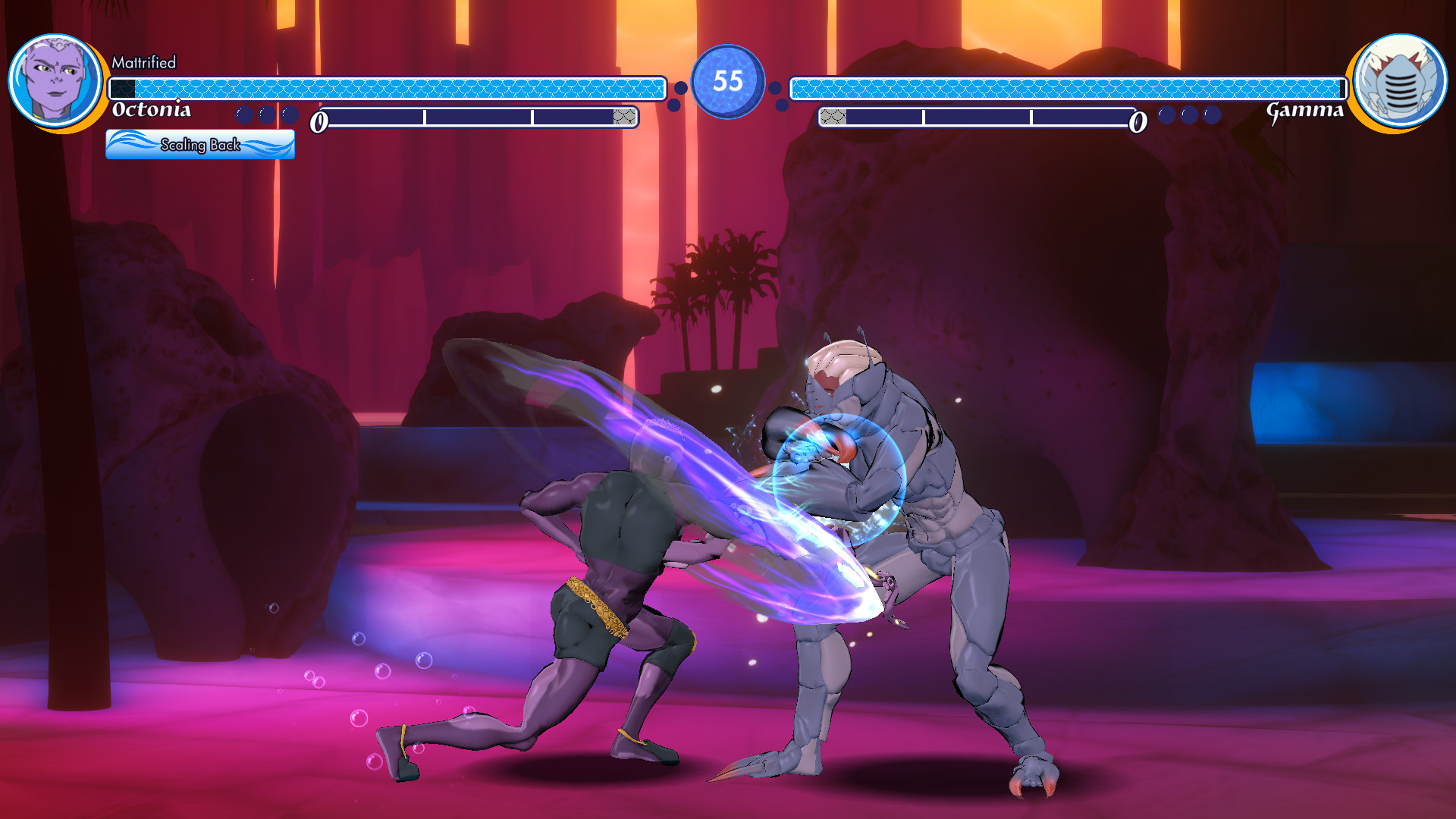
Task: Toggle the rightmost round pip beside Gamma's meter
Action: (x=1212, y=115)
